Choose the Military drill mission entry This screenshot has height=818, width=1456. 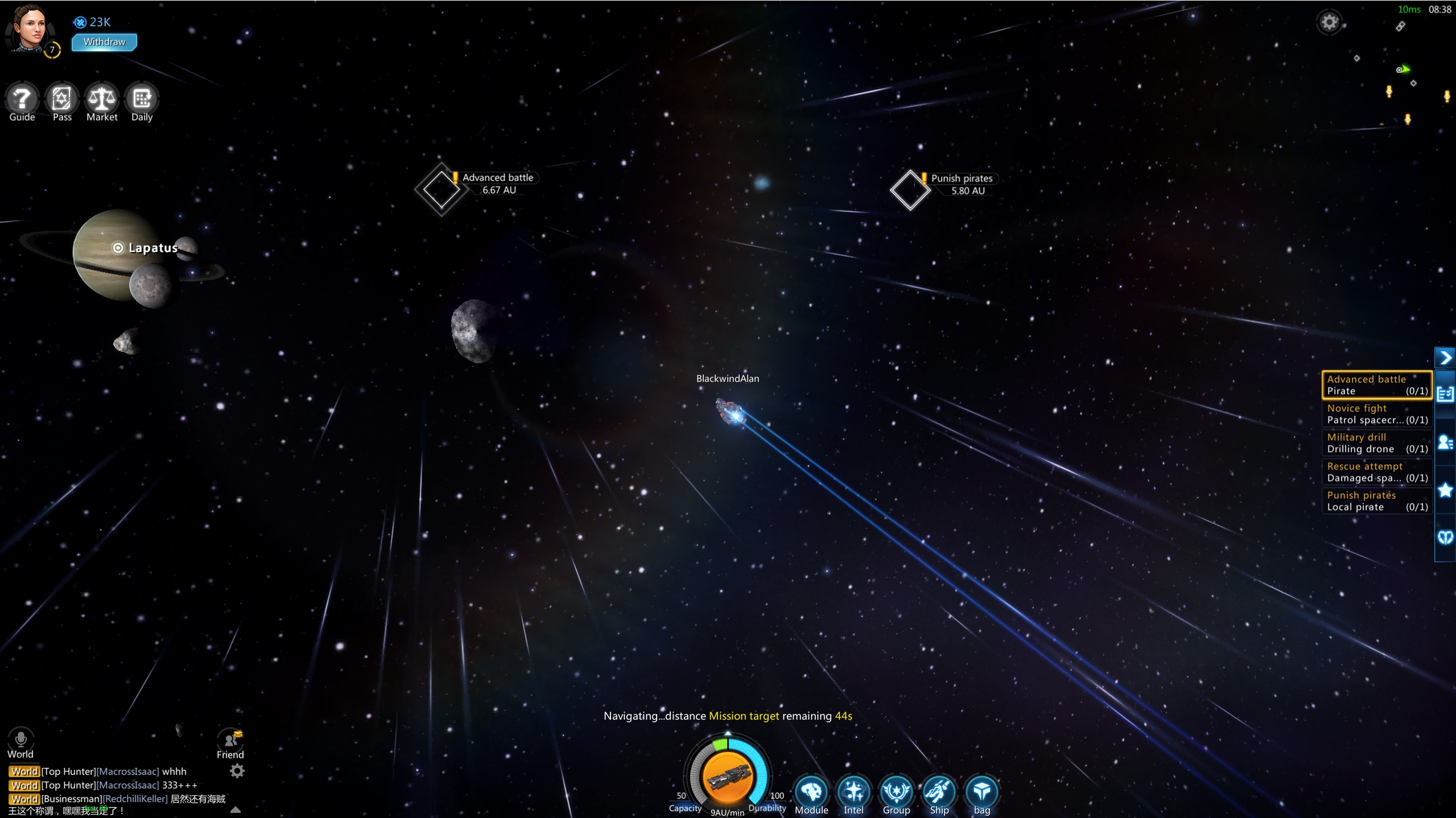[1376, 443]
